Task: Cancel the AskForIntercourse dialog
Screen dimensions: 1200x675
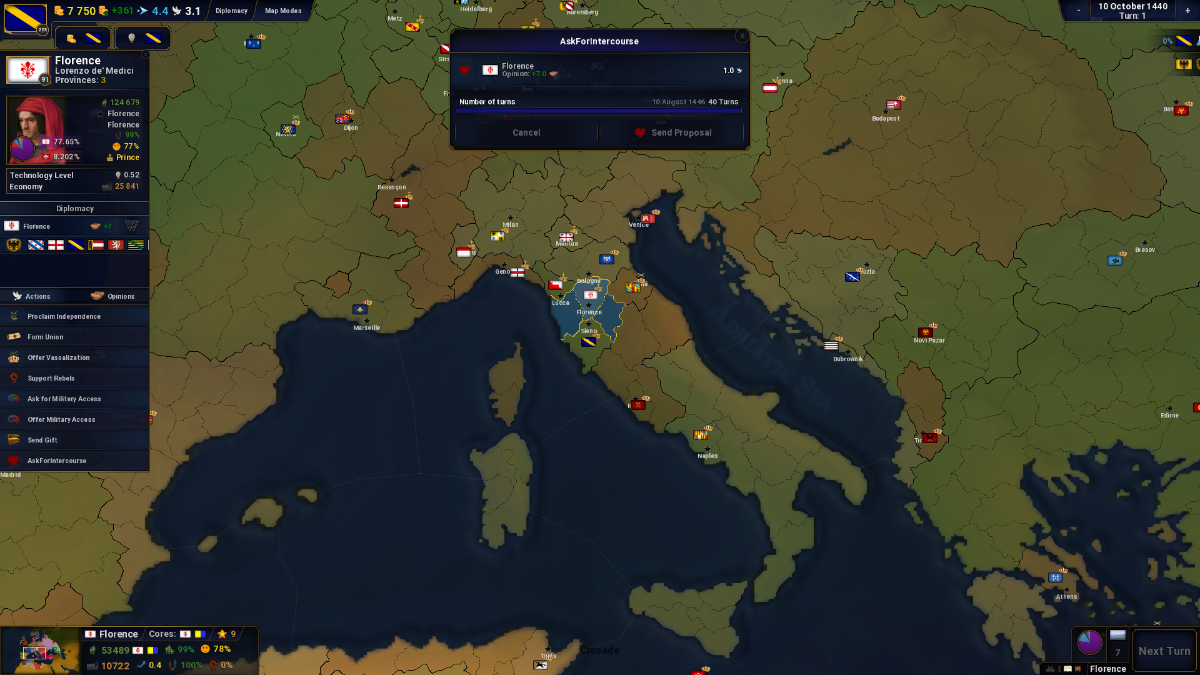Action: coord(526,132)
